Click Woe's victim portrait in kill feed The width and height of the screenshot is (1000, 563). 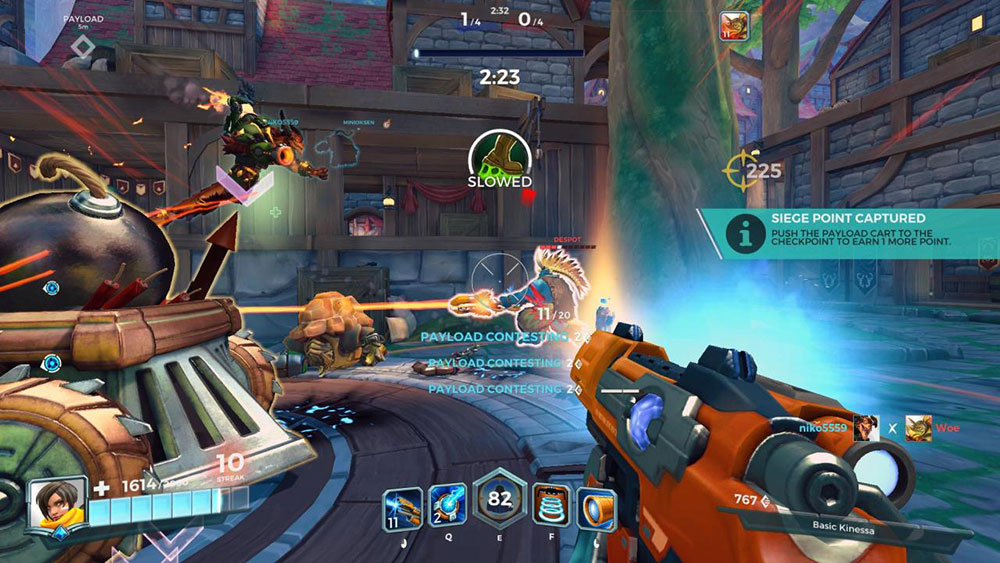(x=918, y=428)
